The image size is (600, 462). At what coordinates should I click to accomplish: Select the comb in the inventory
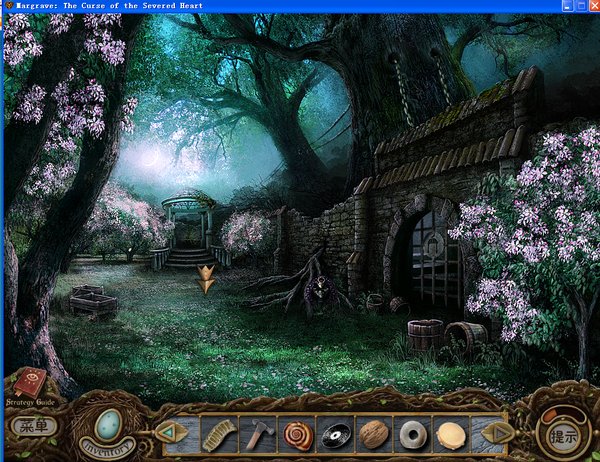click(x=216, y=434)
